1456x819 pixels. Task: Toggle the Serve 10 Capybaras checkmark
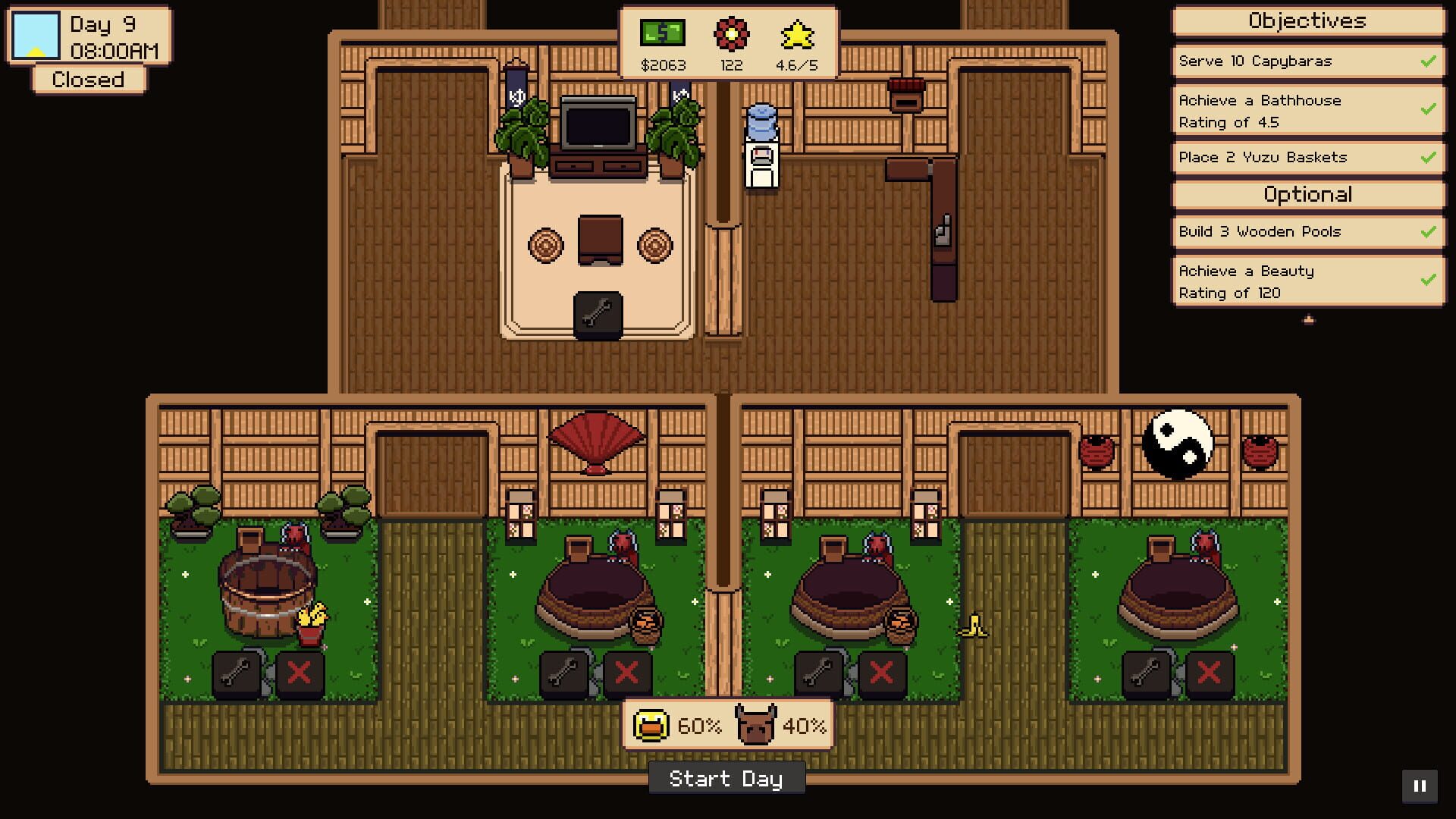1429,61
